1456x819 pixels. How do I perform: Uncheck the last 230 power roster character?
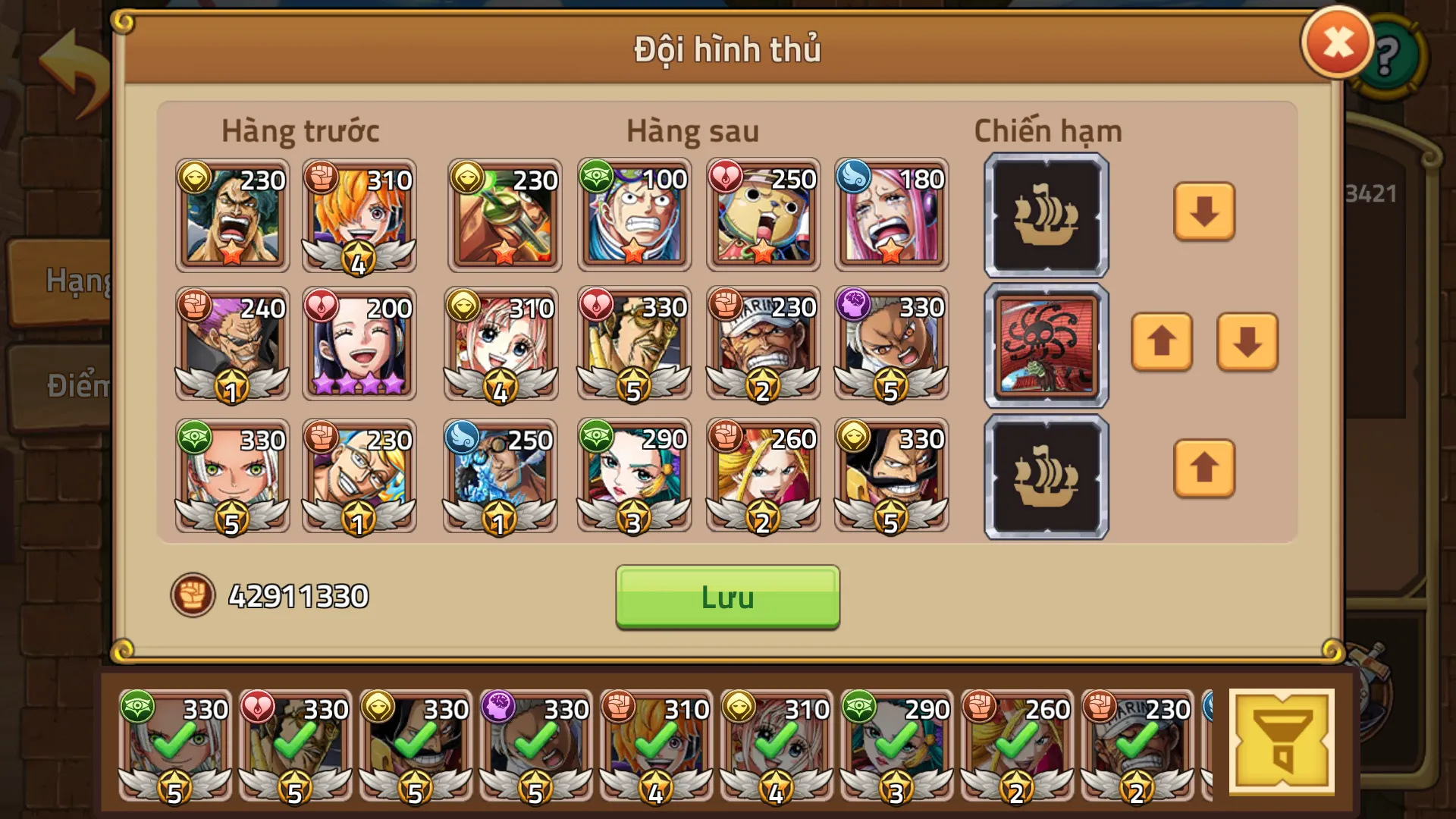point(1137,745)
